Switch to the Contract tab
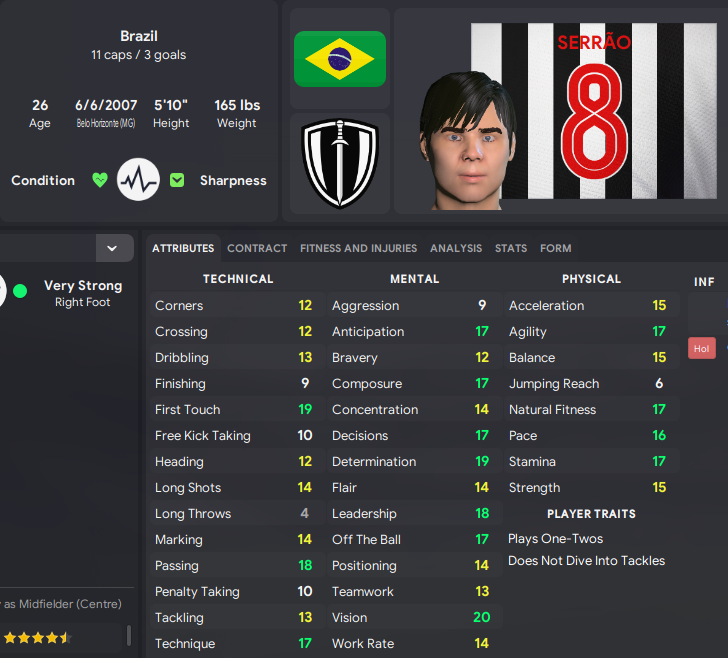The image size is (728, 658). click(x=257, y=248)
